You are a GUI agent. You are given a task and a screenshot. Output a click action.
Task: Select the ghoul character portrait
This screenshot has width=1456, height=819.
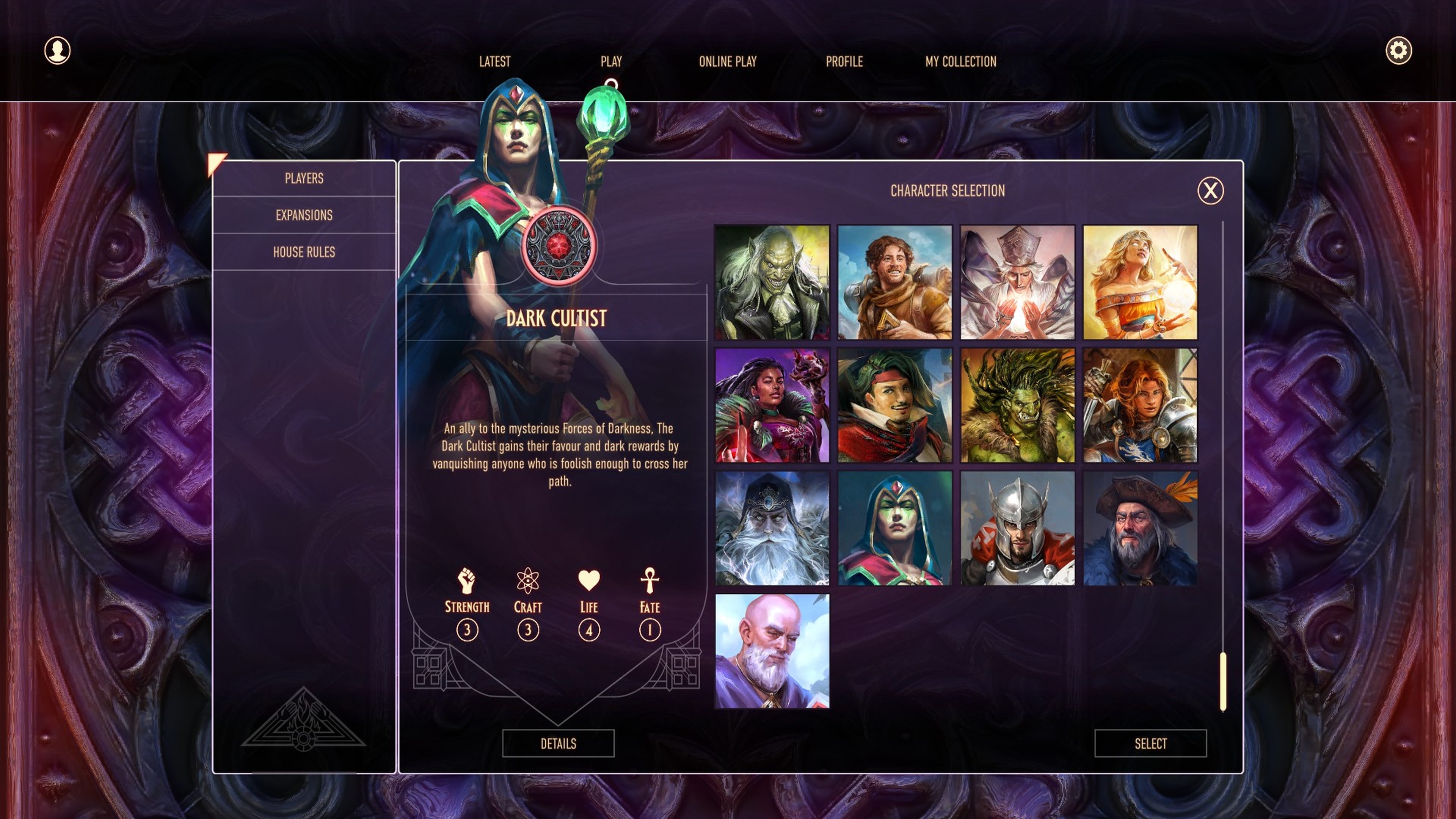772,282
